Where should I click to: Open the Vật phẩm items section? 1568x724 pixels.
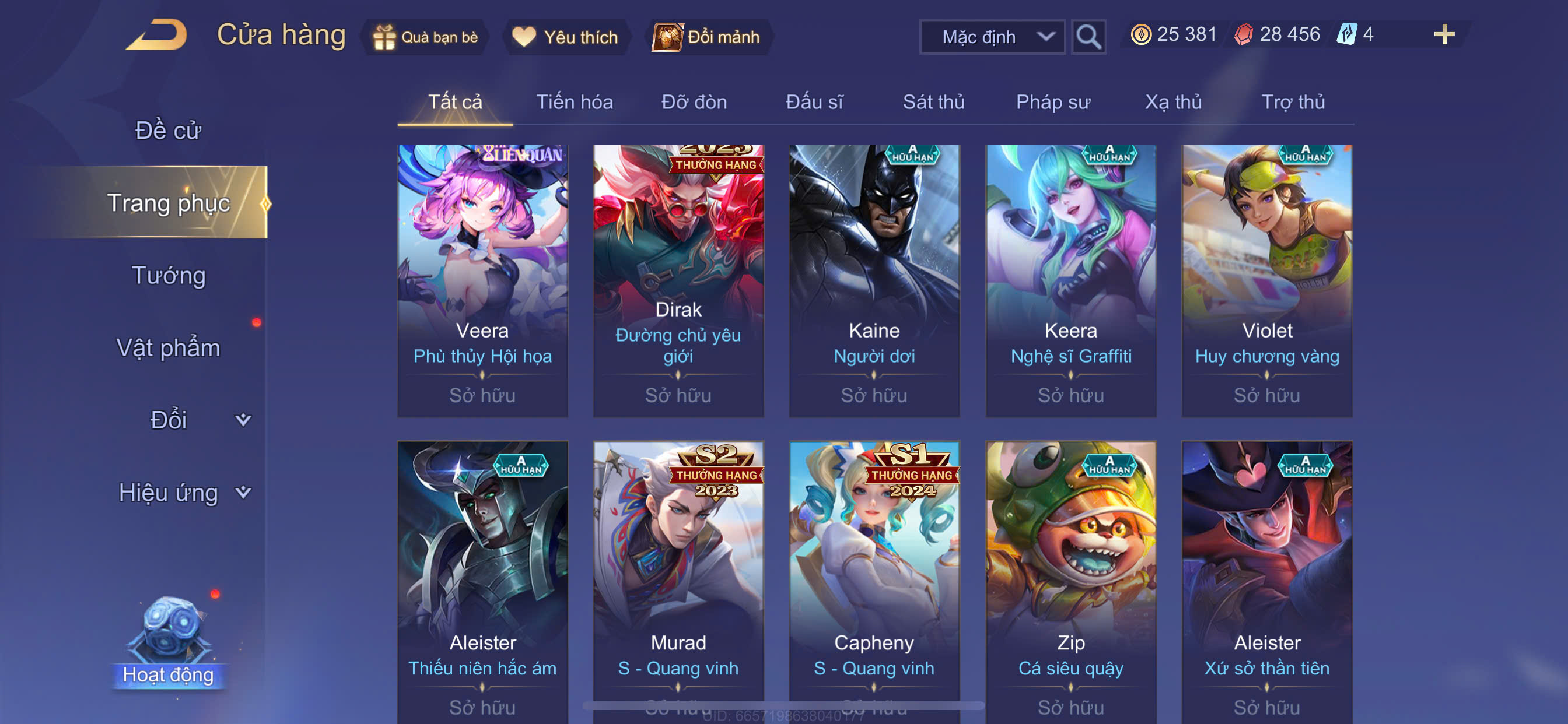pyautogui.click(x=168, y=348)
